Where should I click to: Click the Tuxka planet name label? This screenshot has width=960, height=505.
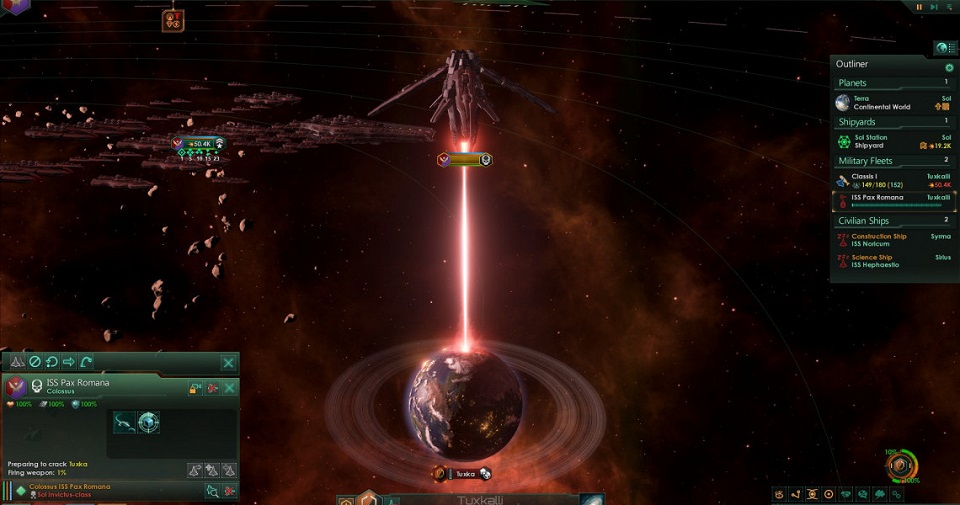(x=462, y=473)
